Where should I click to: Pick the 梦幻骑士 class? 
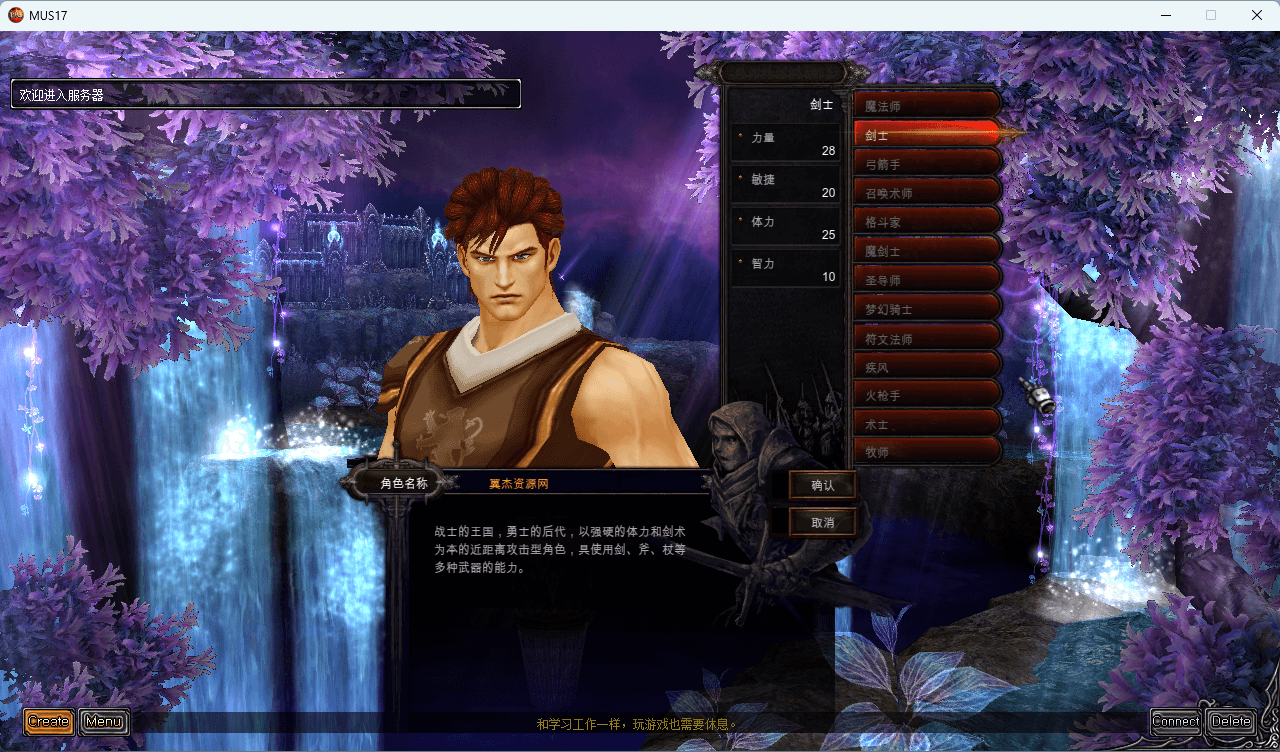(927, 308)
